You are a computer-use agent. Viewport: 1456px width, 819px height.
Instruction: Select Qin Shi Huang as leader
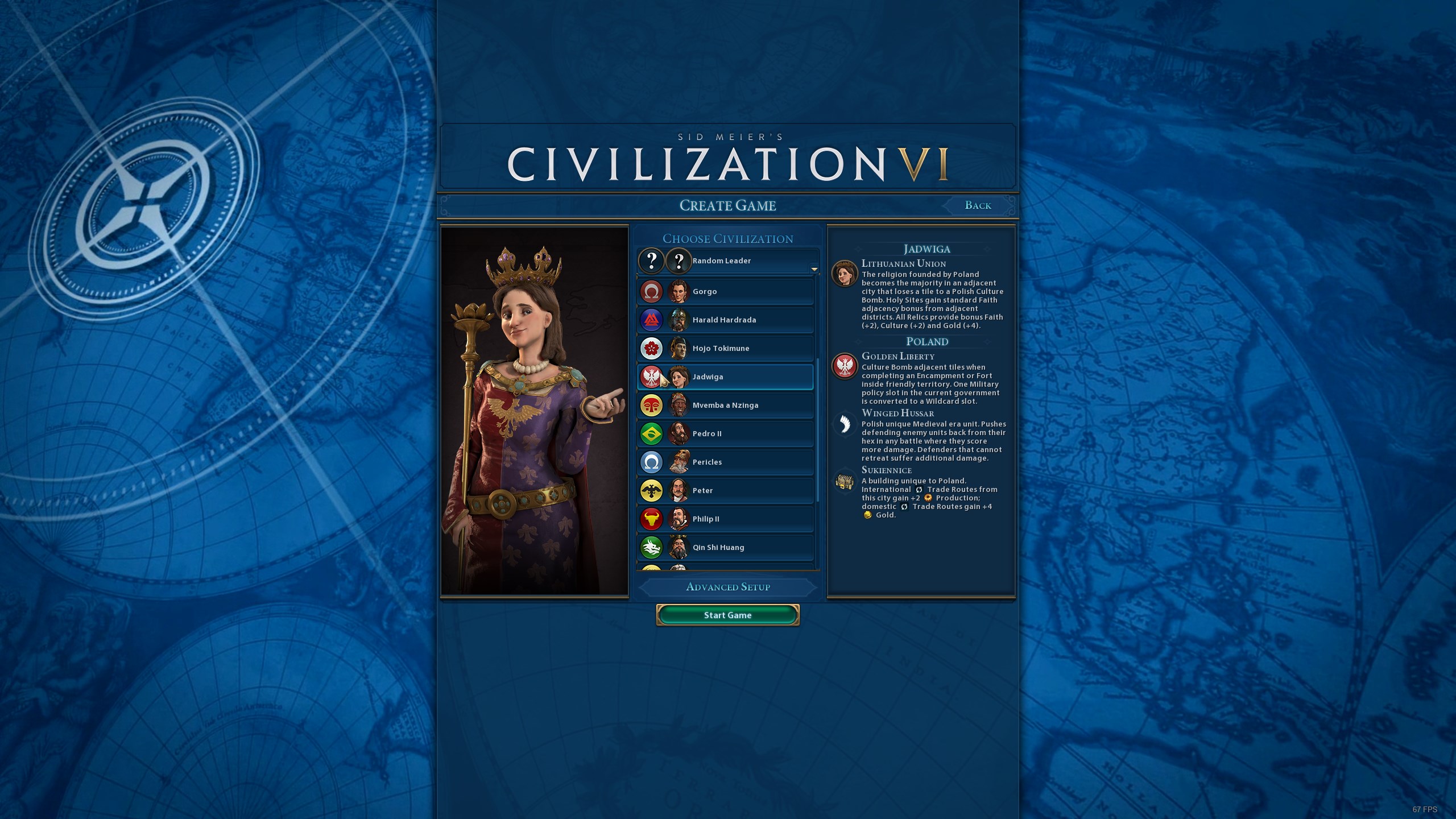pyautogui.click(x=725, y=547)
